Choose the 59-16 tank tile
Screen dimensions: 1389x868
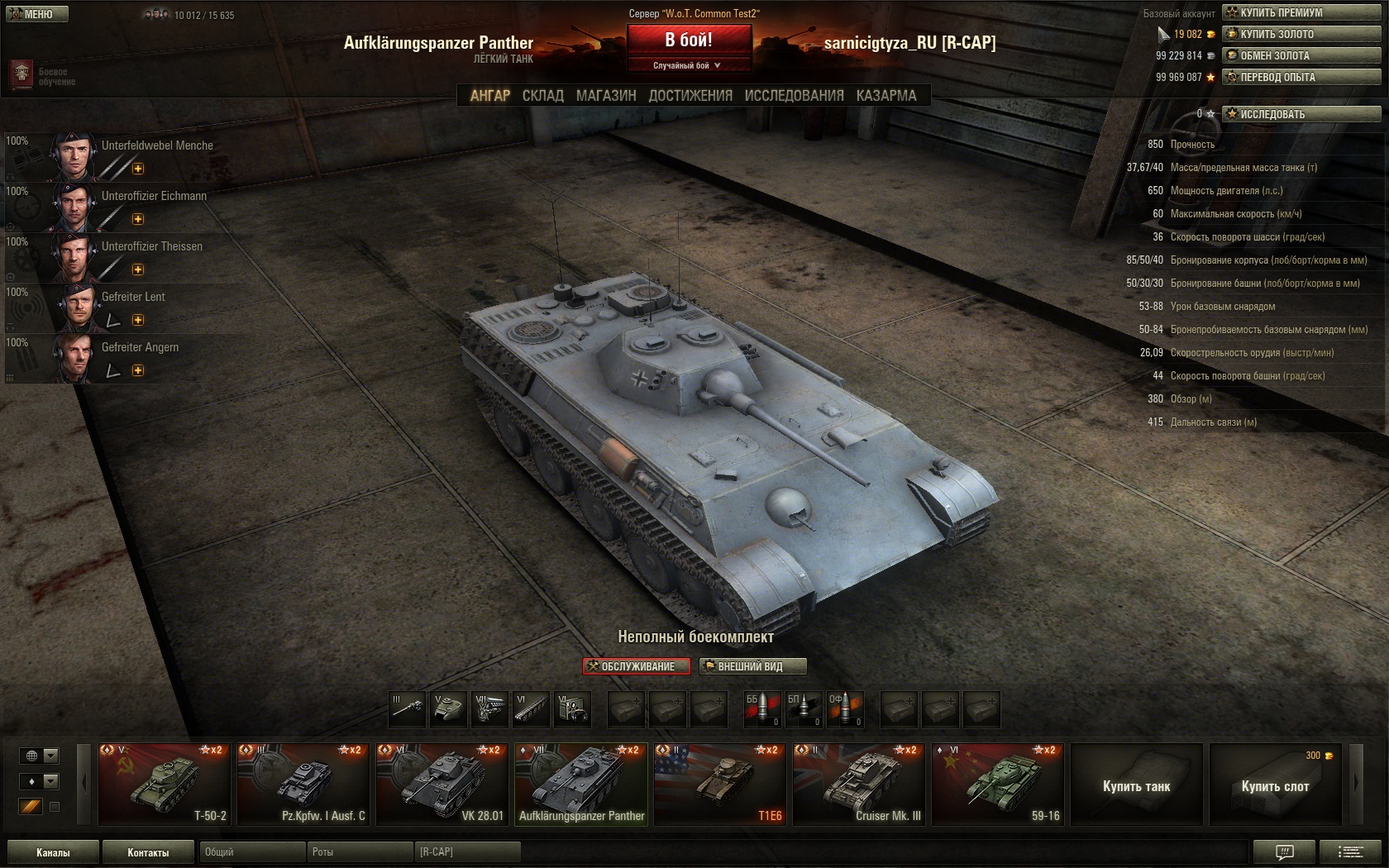(x=997, y=784)
